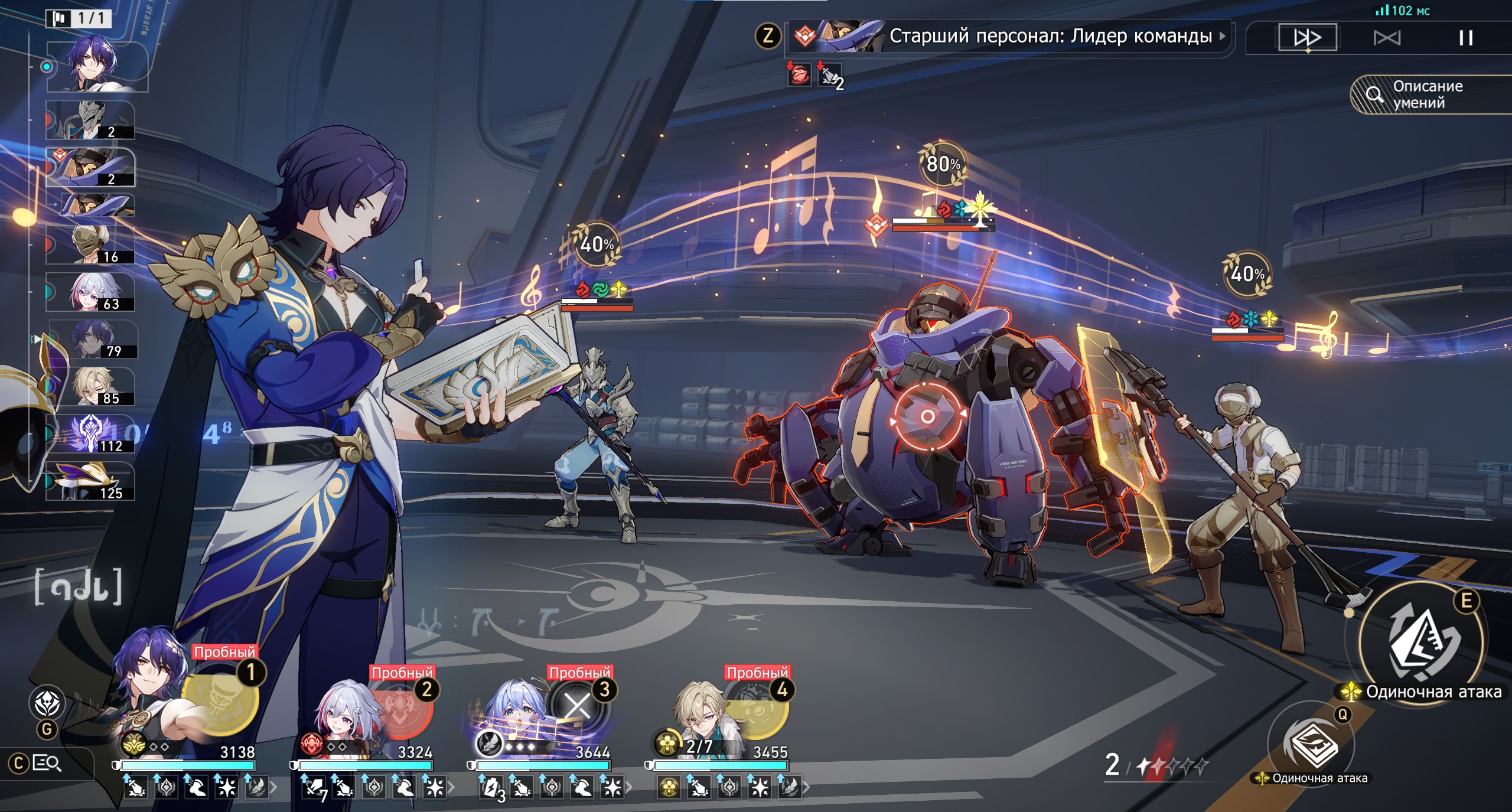Expand the first character's buff list
The width and height of the screenshot is (1512, 812).
273,787
